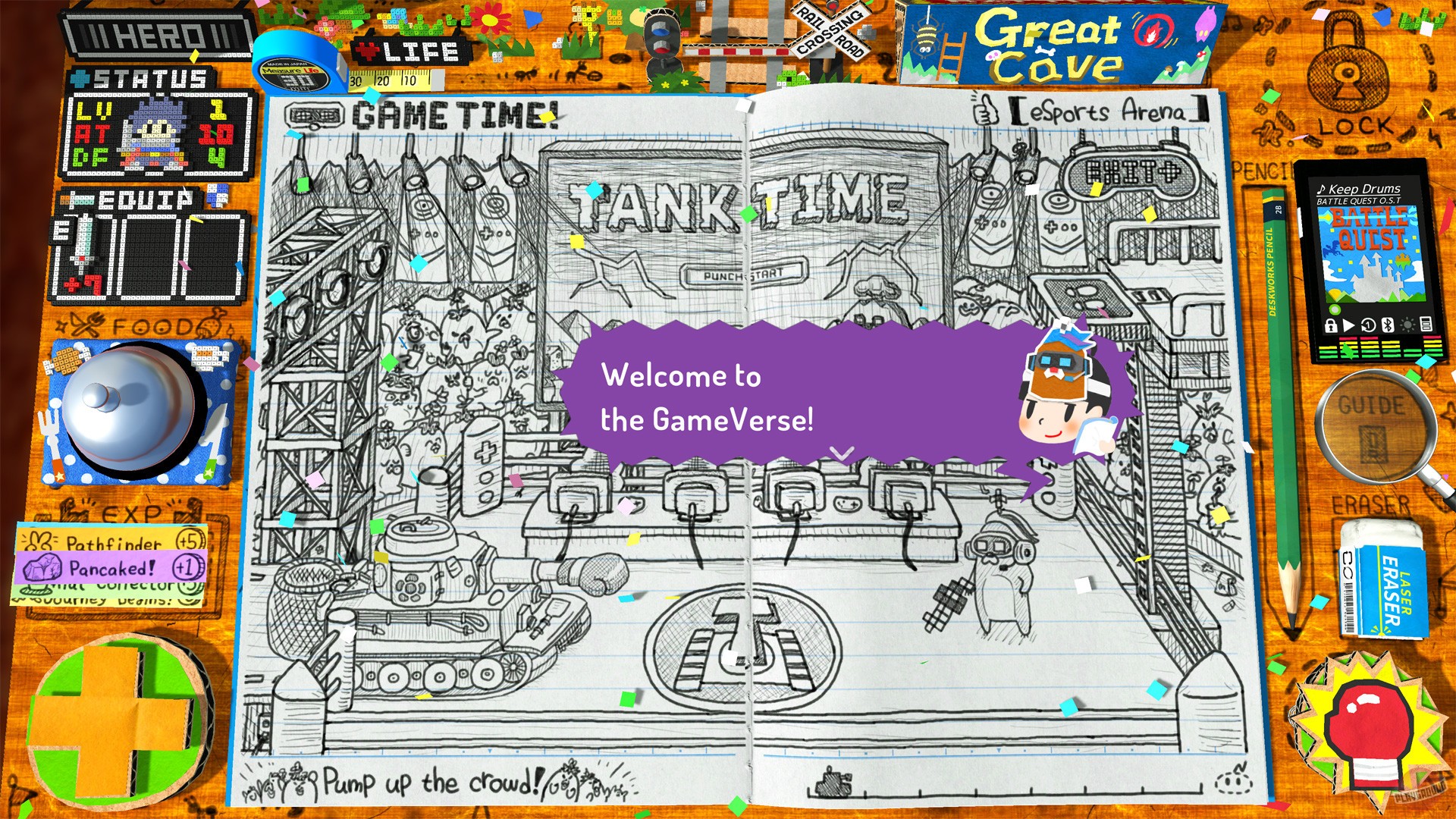Tap the Bluetooth icon on the music player
The width and height of the screenshot is (1456, 819).
[x=1389, y=326]
